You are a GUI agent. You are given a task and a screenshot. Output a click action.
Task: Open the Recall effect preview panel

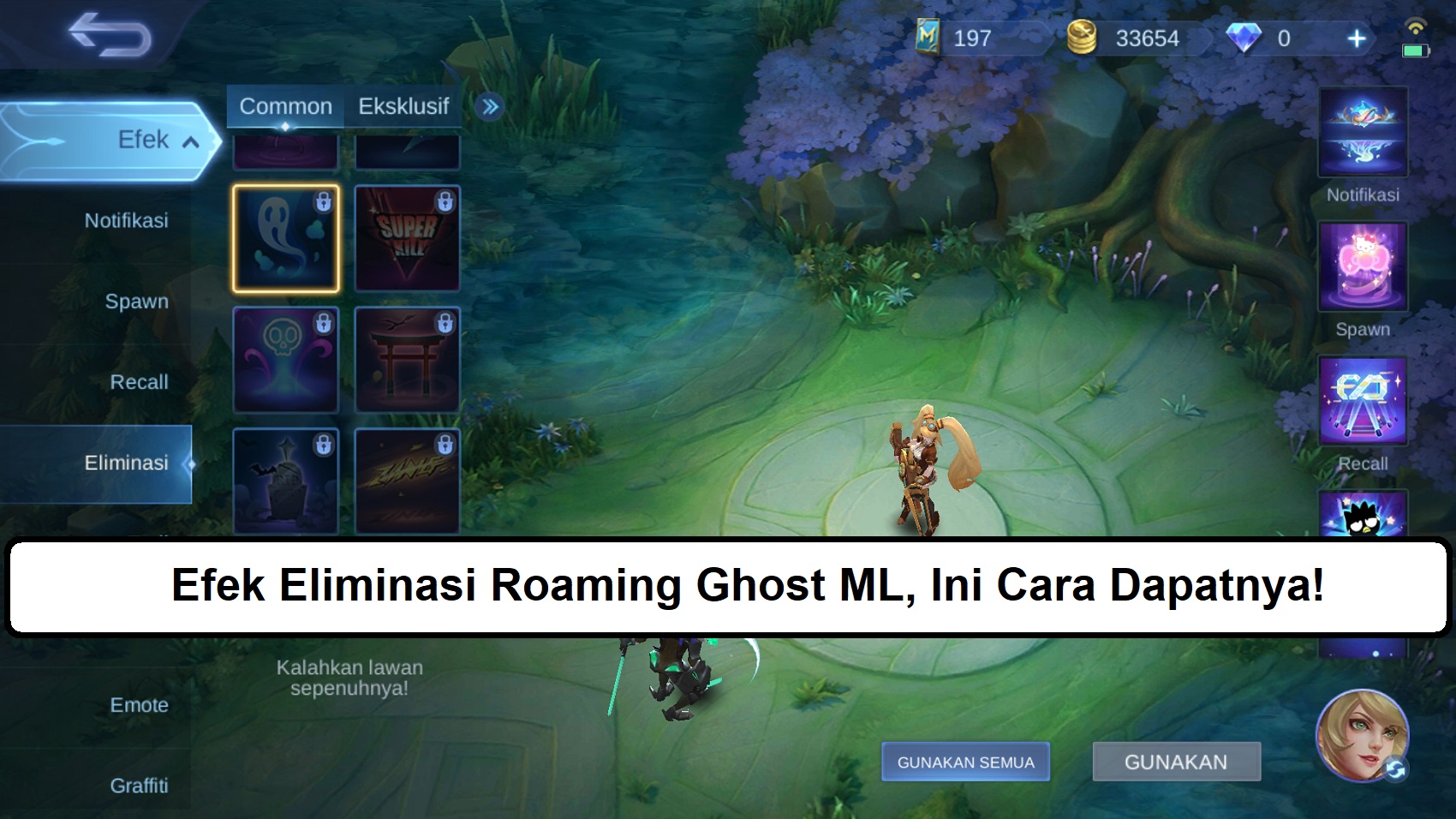click(x=1361, y=399)
